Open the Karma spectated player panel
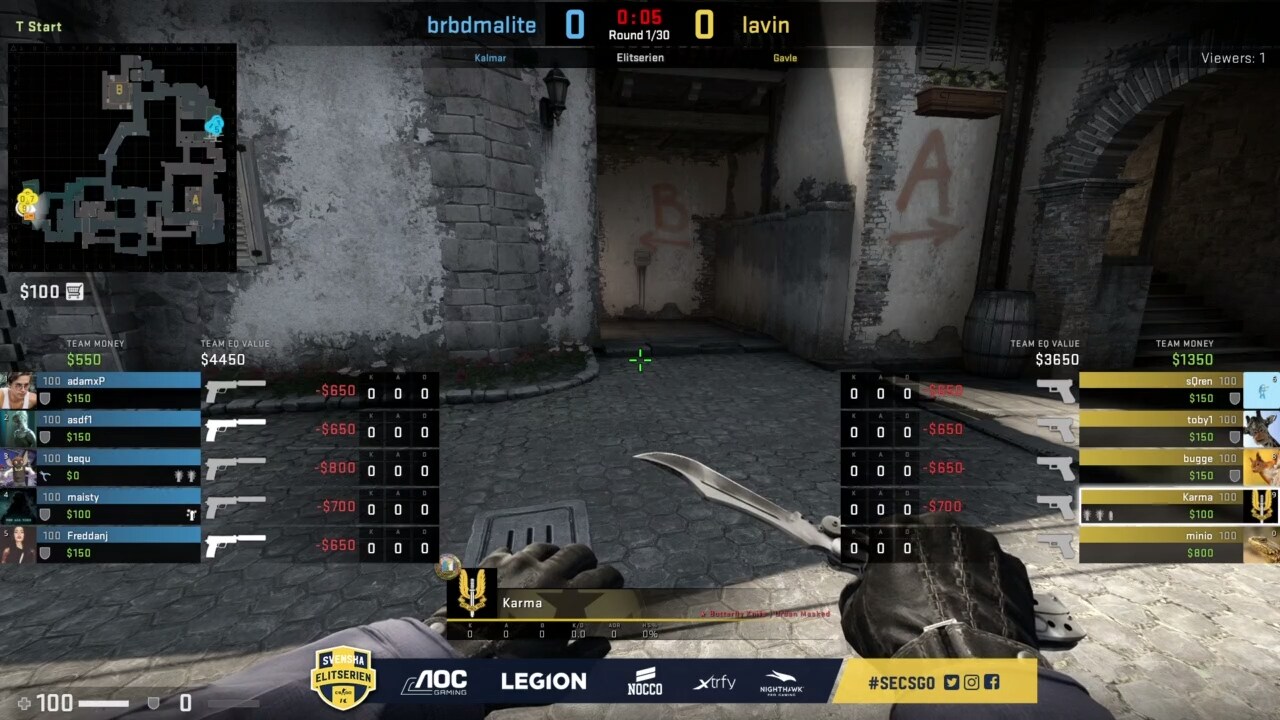Image resolution: width=1280 pixels, height=720 pixels. pyautogui.click(x=560, y=604)
